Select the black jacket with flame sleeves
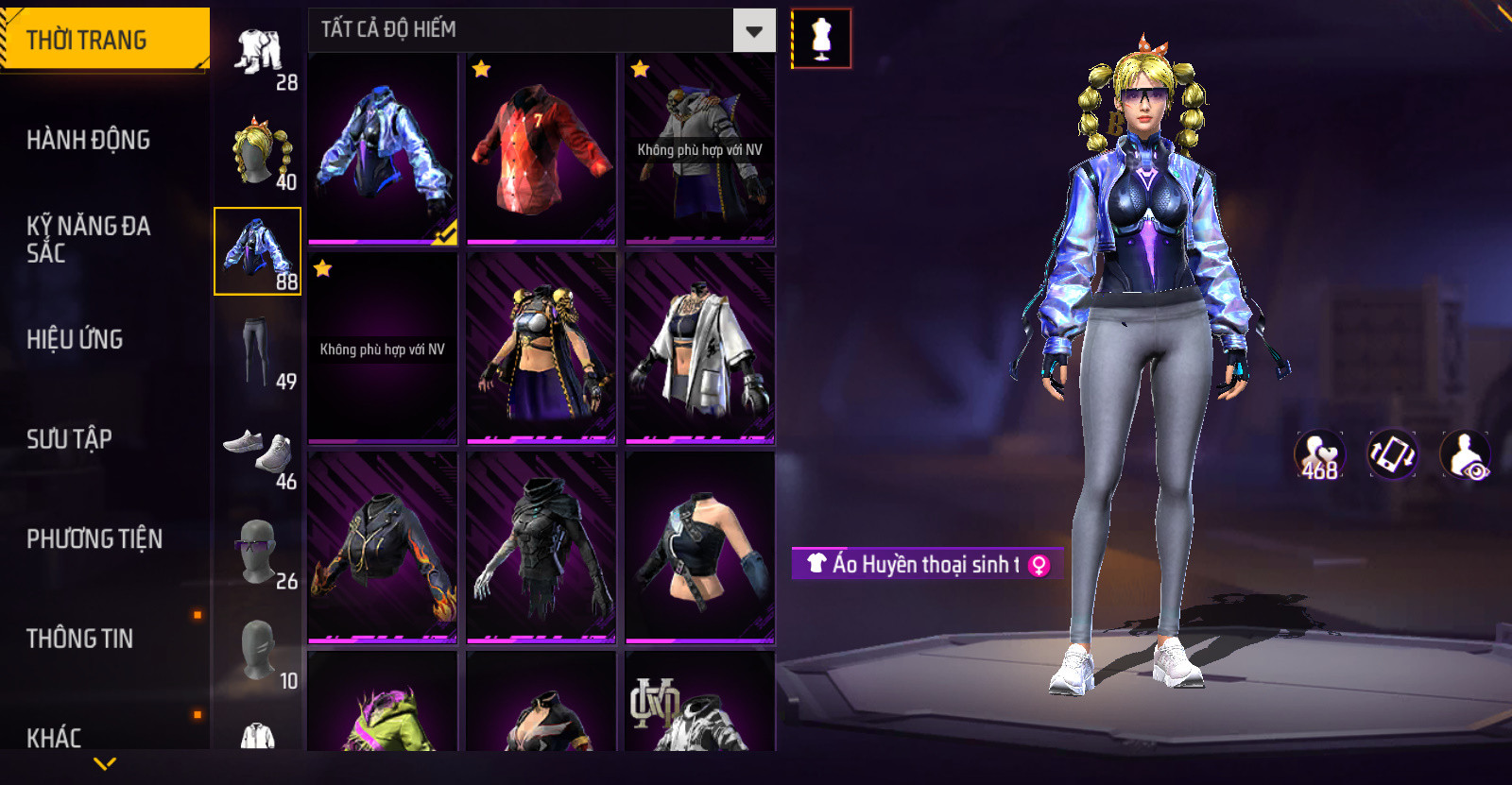This screenshot has width=1512, height=785. [x=383, y=548]
